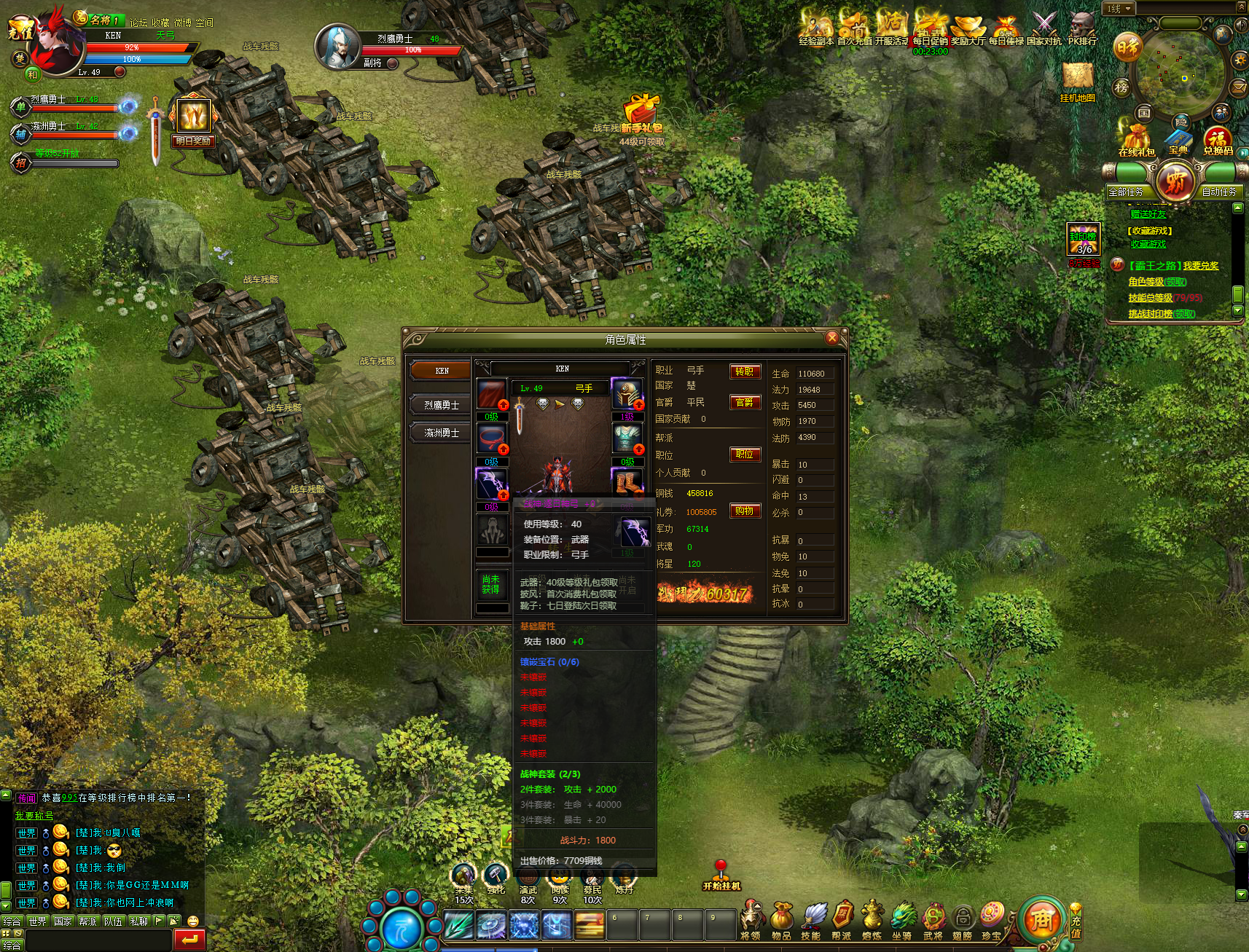Open the 明日奖励 tomorrow reward icon
Viewport: 1249px width, 952px height.
193,121
